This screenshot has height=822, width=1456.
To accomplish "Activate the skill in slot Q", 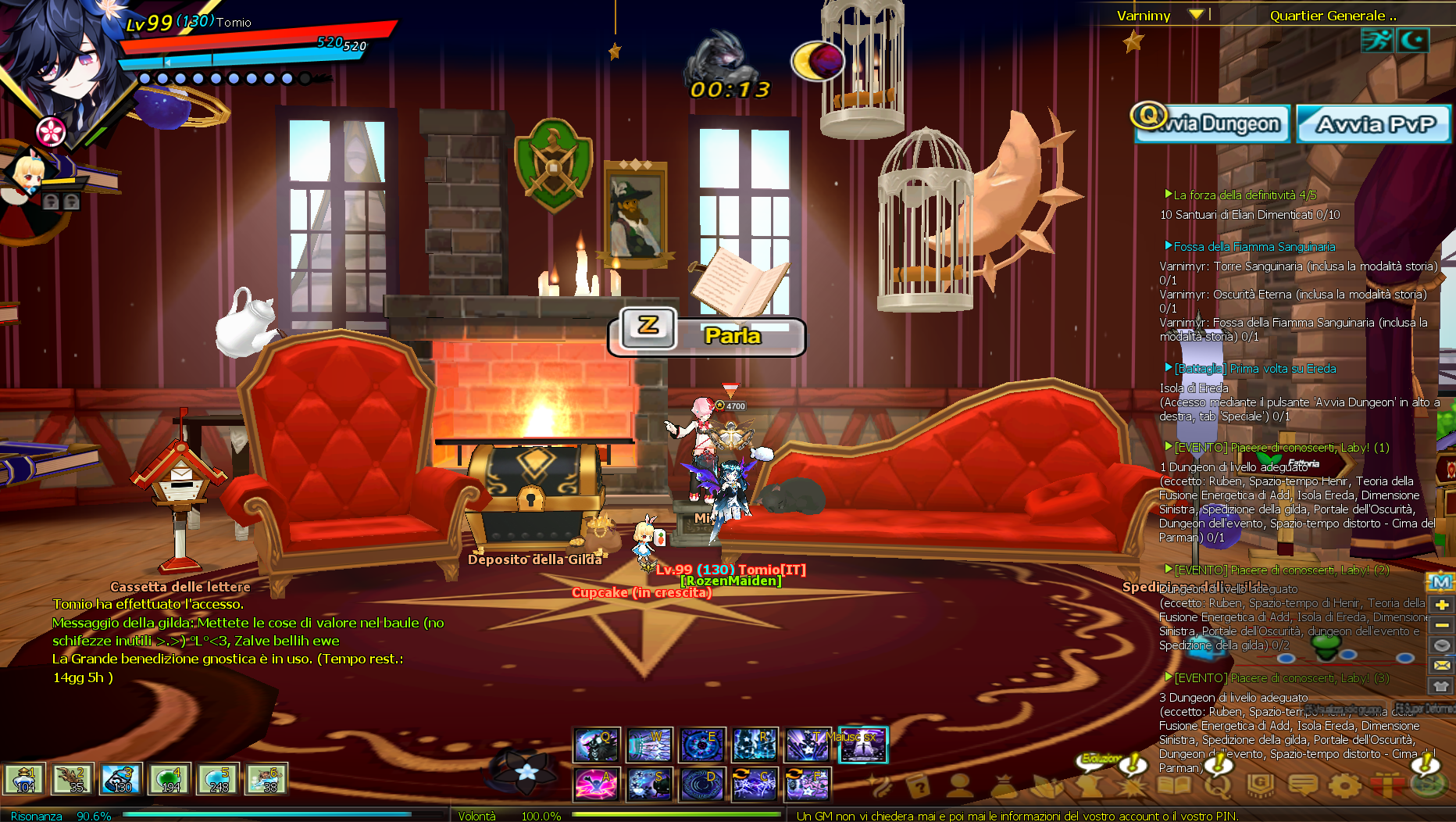I will pyautogui.click(x=597, y=745).
